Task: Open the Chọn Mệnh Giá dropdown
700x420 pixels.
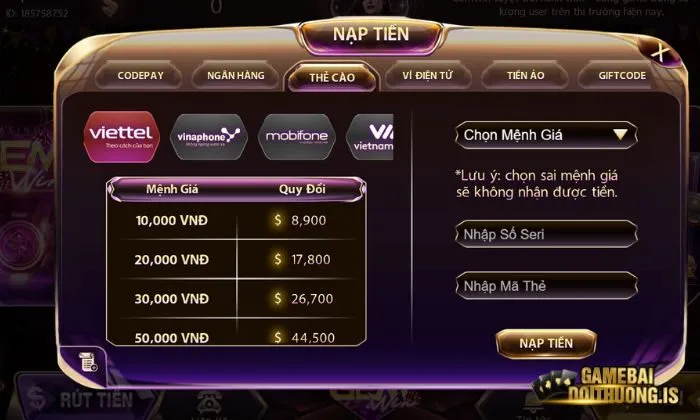Action: tap(546, 134)
